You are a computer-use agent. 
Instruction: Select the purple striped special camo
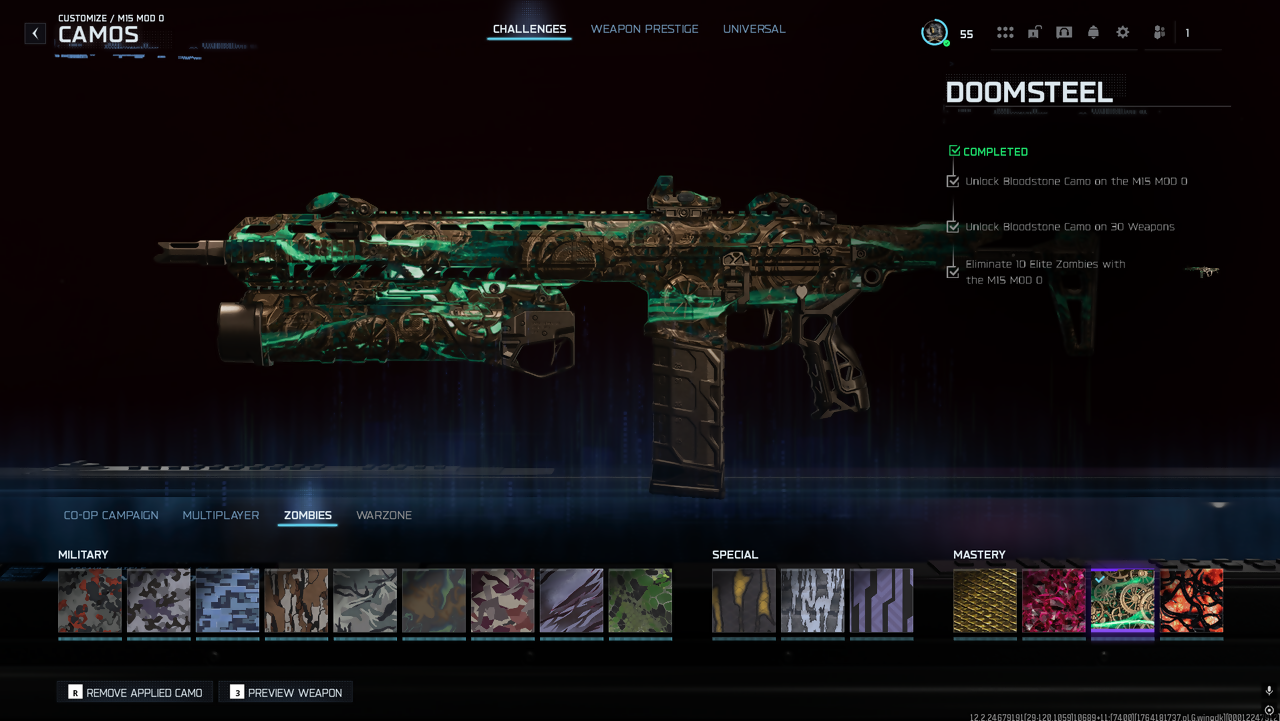(x=881, y=601)
